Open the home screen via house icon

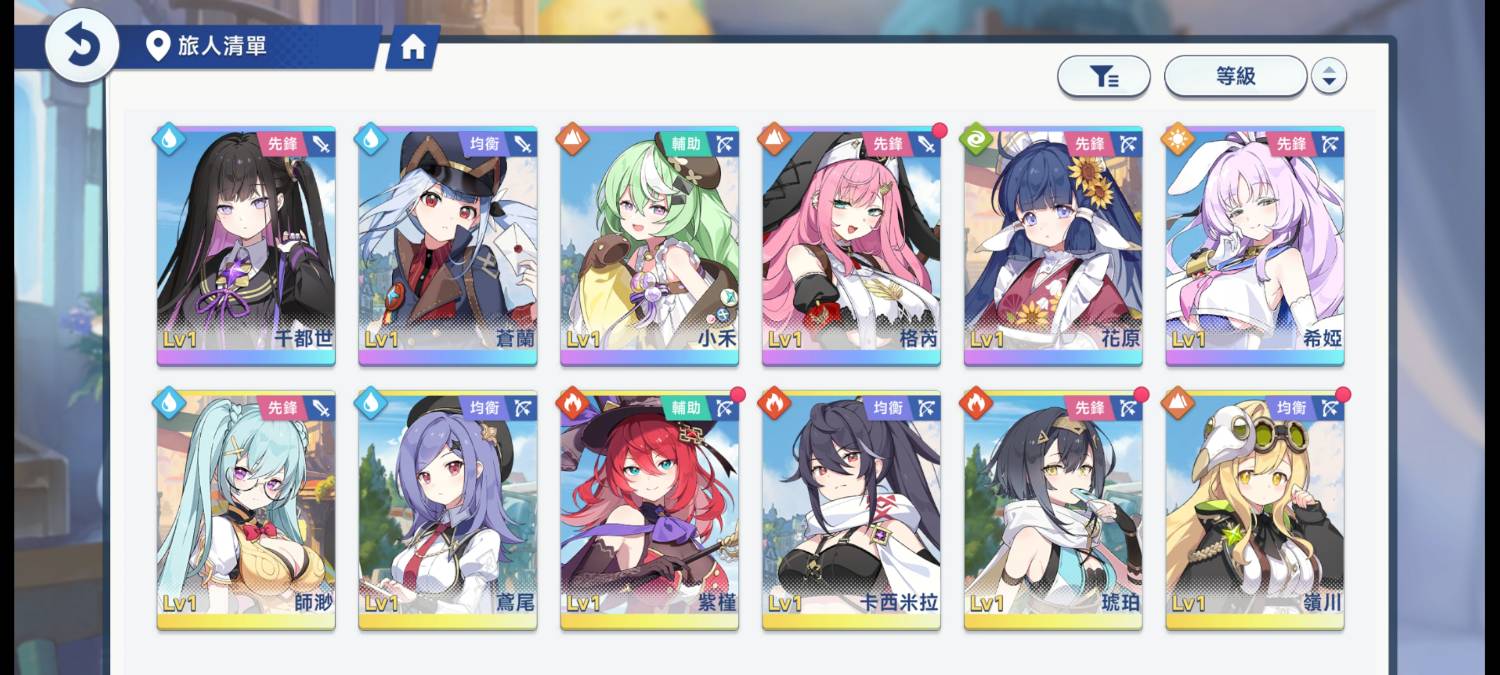(x=413, y=48)
